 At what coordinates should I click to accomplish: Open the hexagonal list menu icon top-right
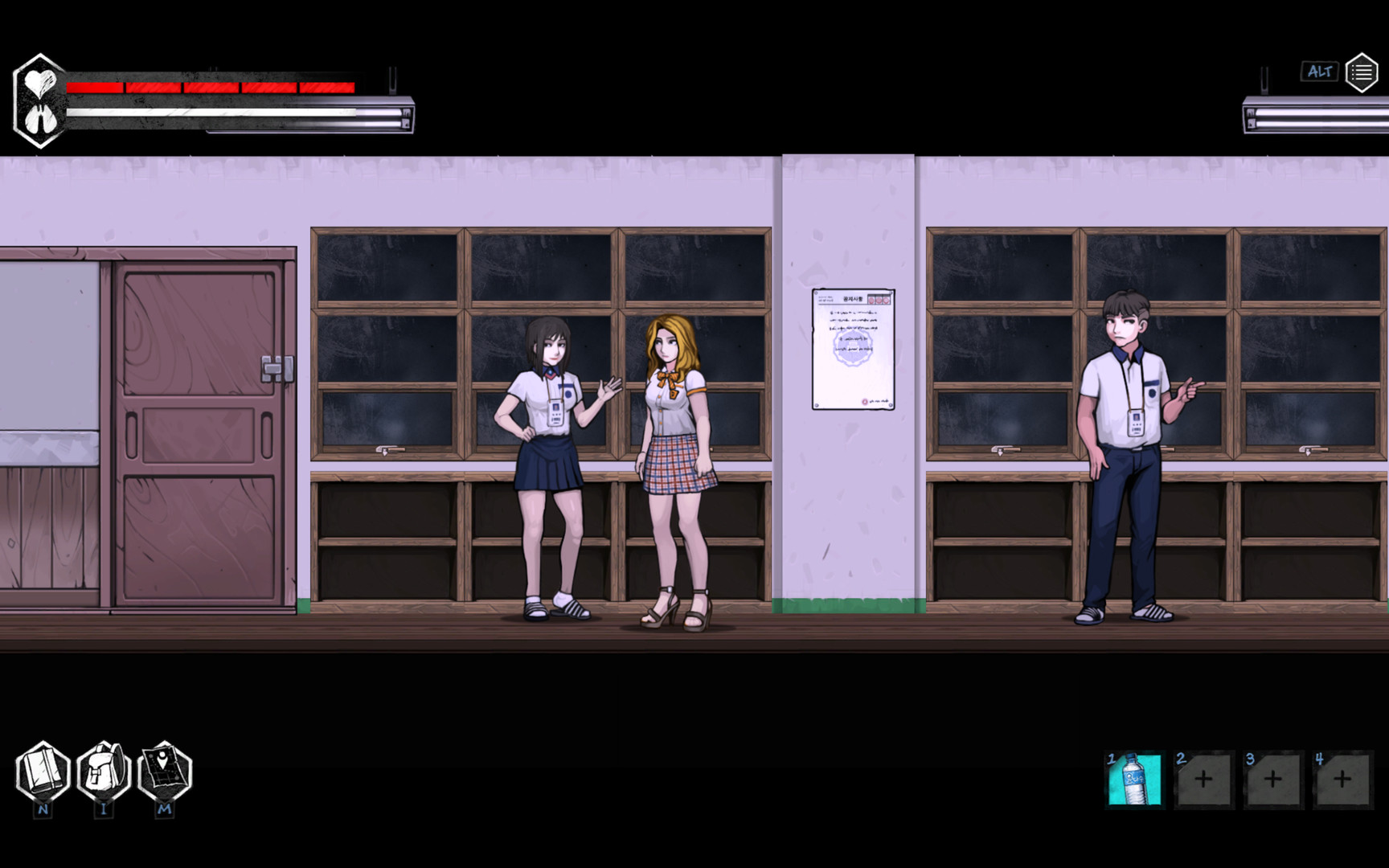[1362, 71]
